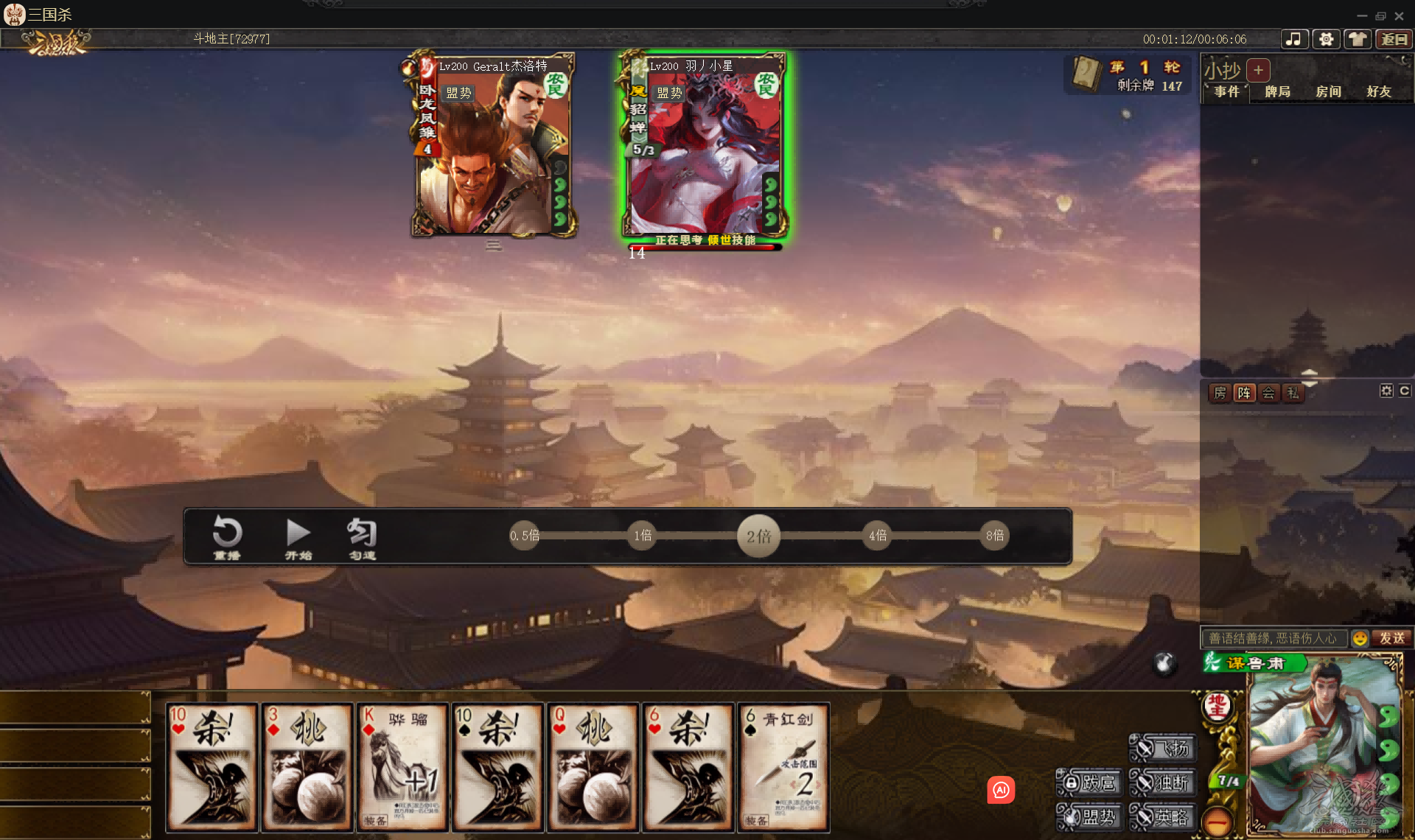Screen dimensions: 1415x840
Task: Switch chat channel to 私 tab
Action: point(1293,393)
